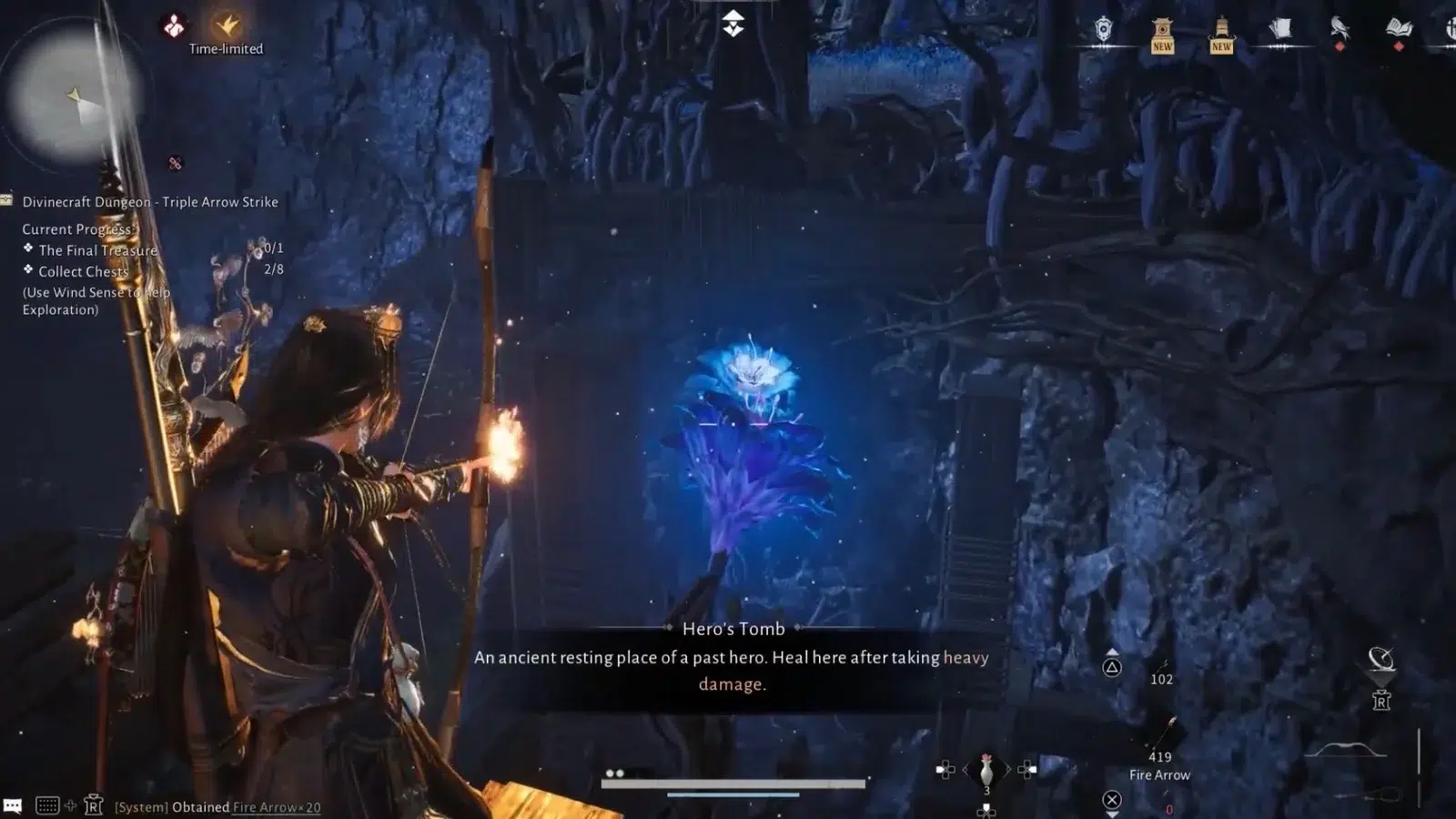Activate the skill icon above the bow
The height and width of the screenshot is (819, 1456).
pyautogui.click(x=1381, y=659)
